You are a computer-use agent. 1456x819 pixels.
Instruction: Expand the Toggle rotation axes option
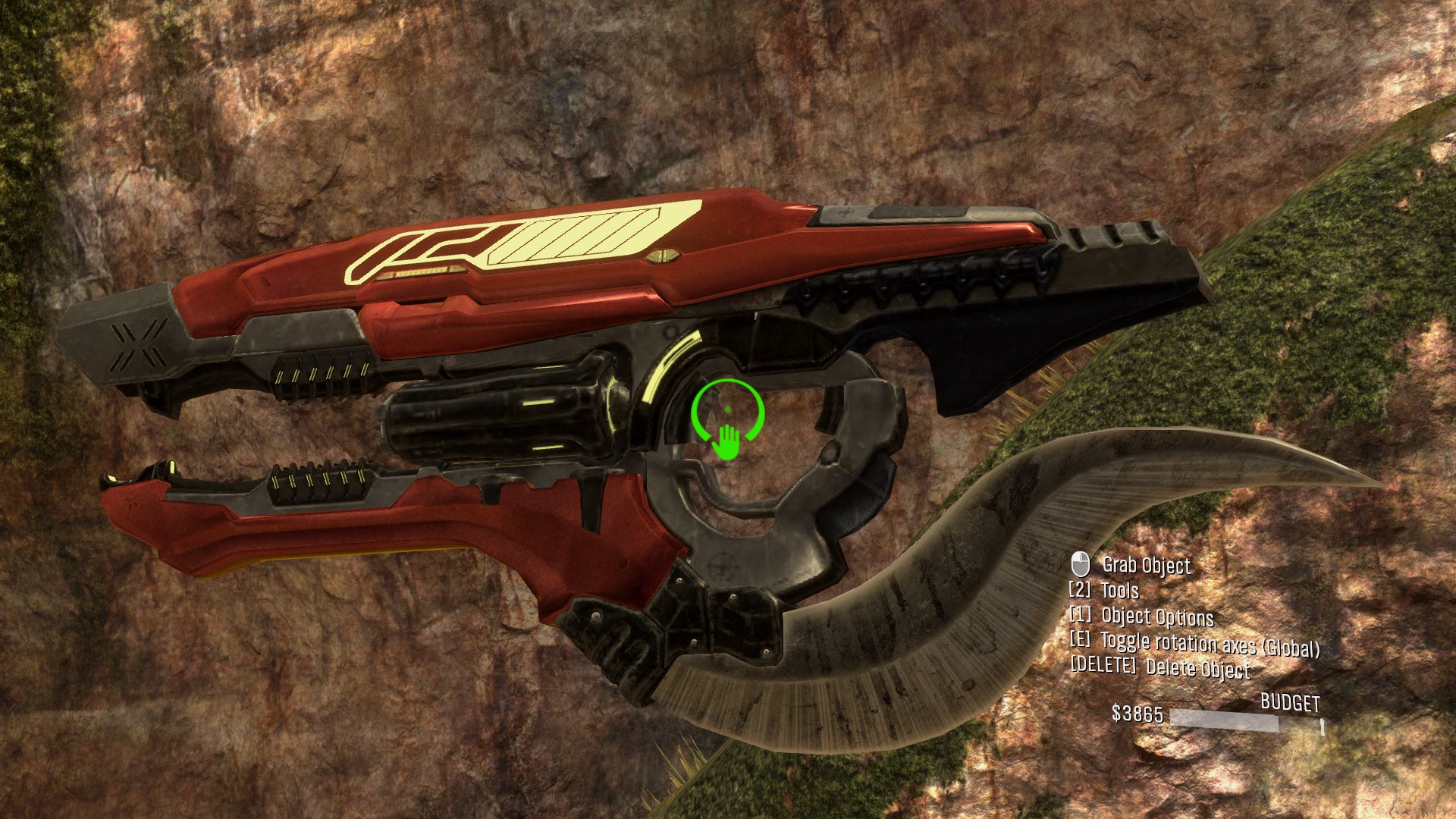tap(1211, 645)
